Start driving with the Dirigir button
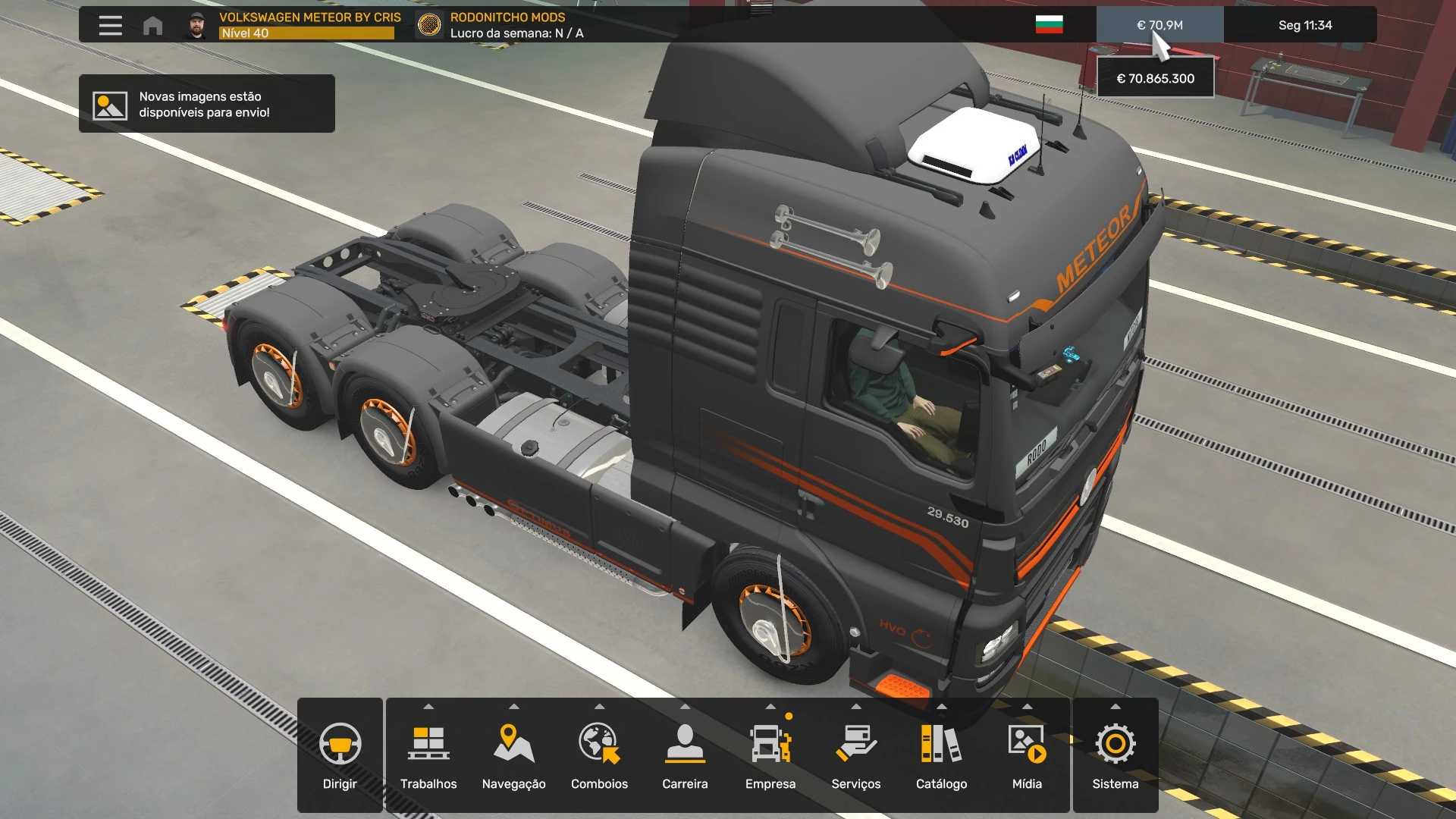This screenshot has height=819, width=1456. click(x=340, y=755)
